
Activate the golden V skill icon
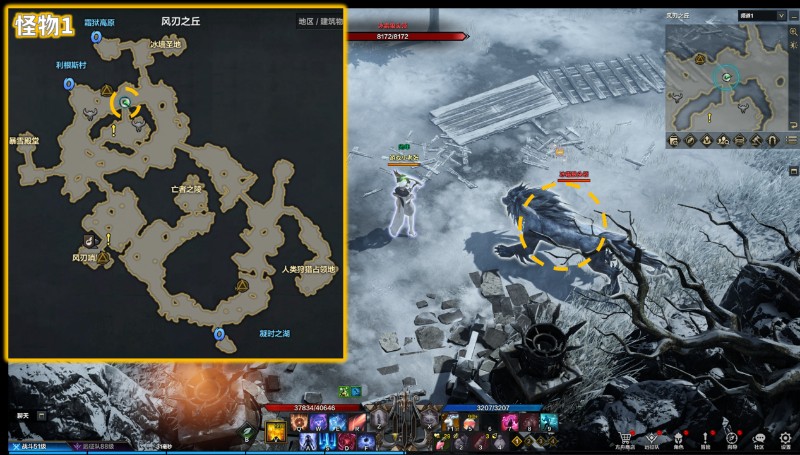coord(276,431)
